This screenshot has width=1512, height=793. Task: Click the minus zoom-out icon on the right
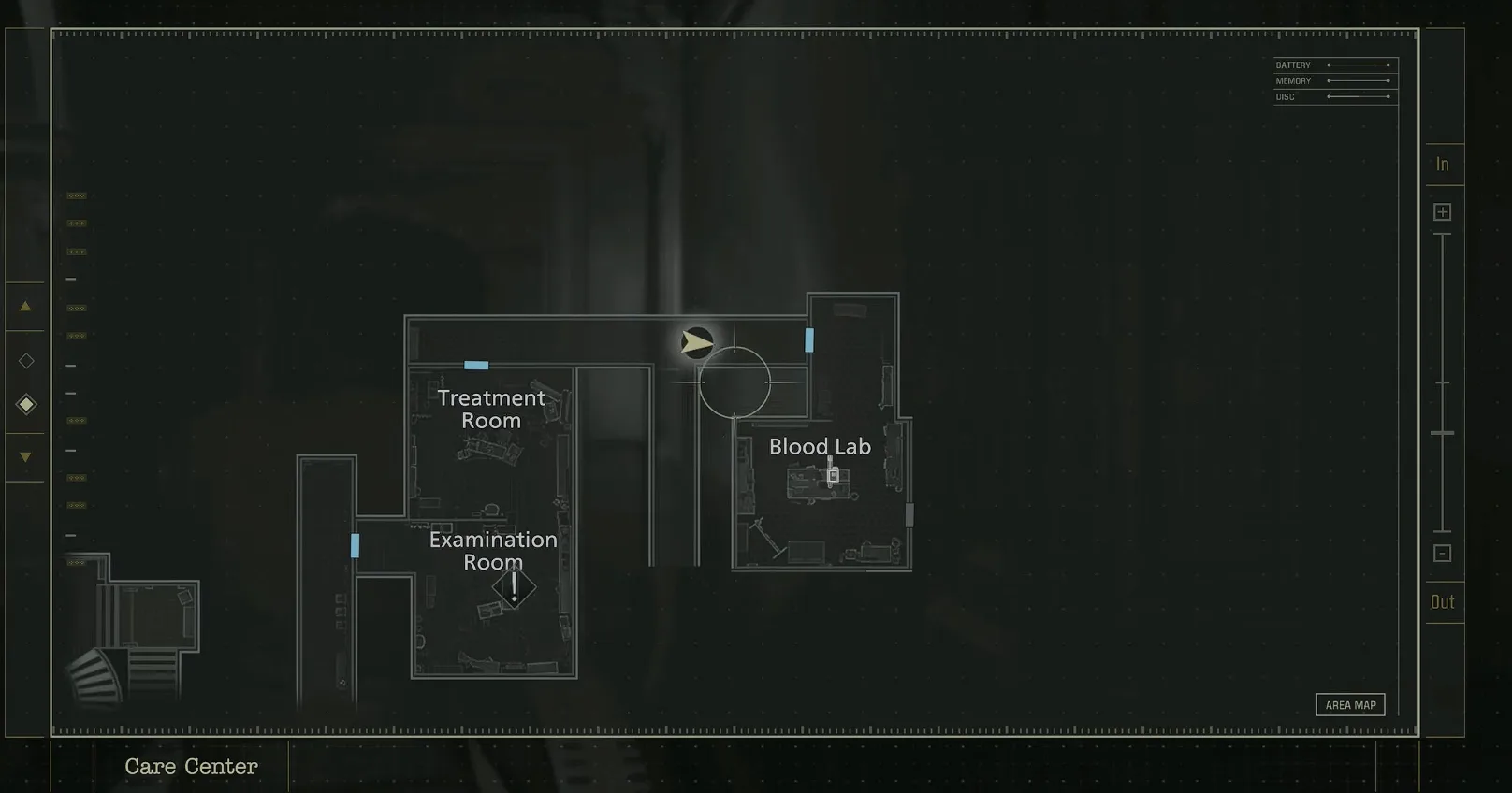tap(1442, 553)
